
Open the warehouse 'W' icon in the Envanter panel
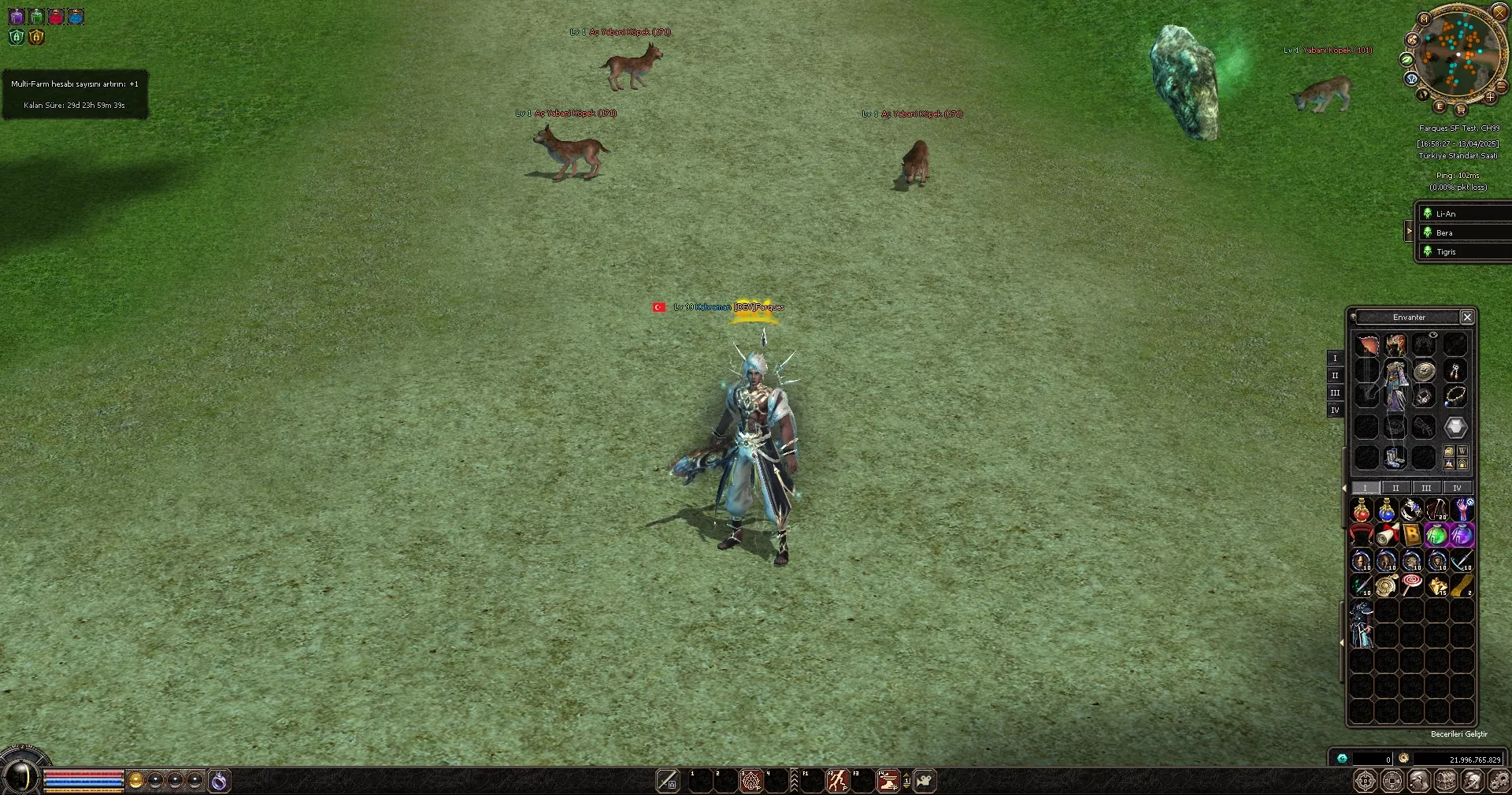[x=1462, y=451]
